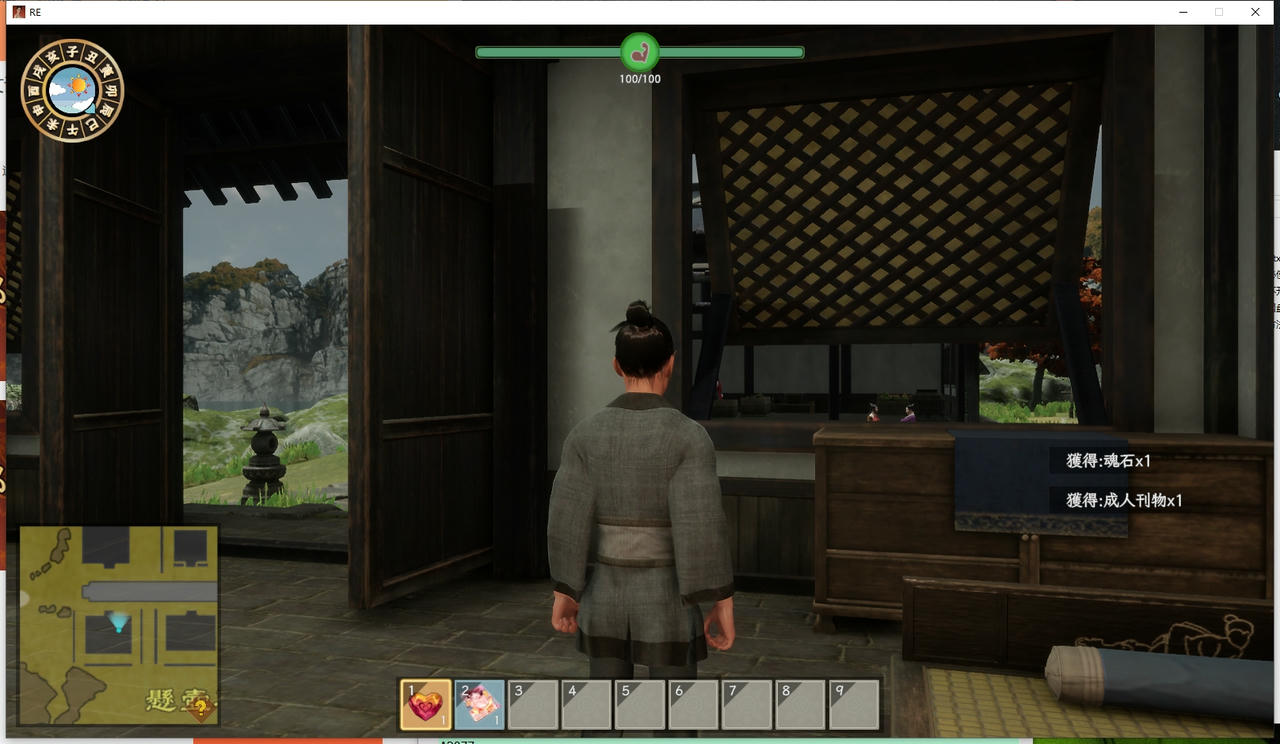Select the pink magazine item in hotbar slot 2
Viewport: 1280px width, 744px height.
[x=480, y=705]
